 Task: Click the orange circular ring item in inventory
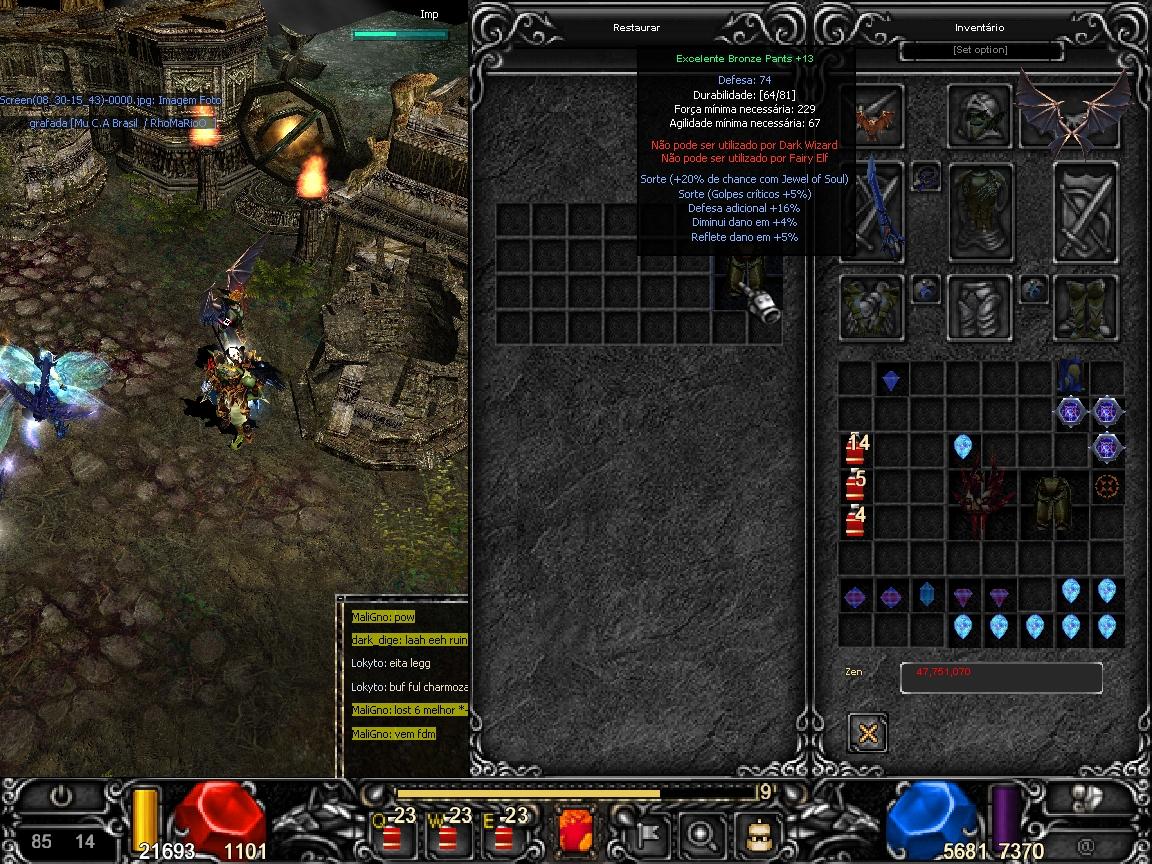click(1106, 487)
